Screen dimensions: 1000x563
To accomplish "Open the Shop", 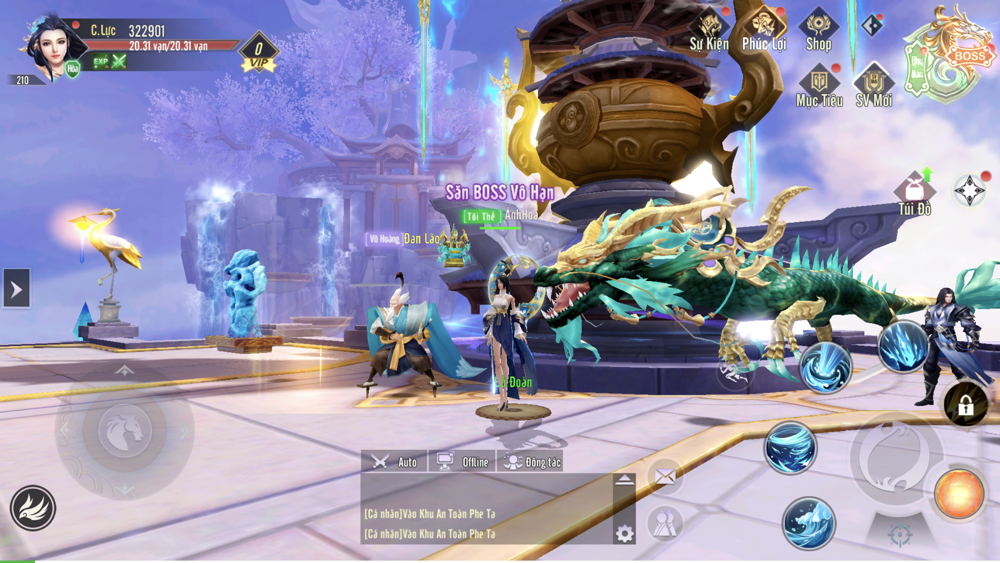I will click(818, 28).
